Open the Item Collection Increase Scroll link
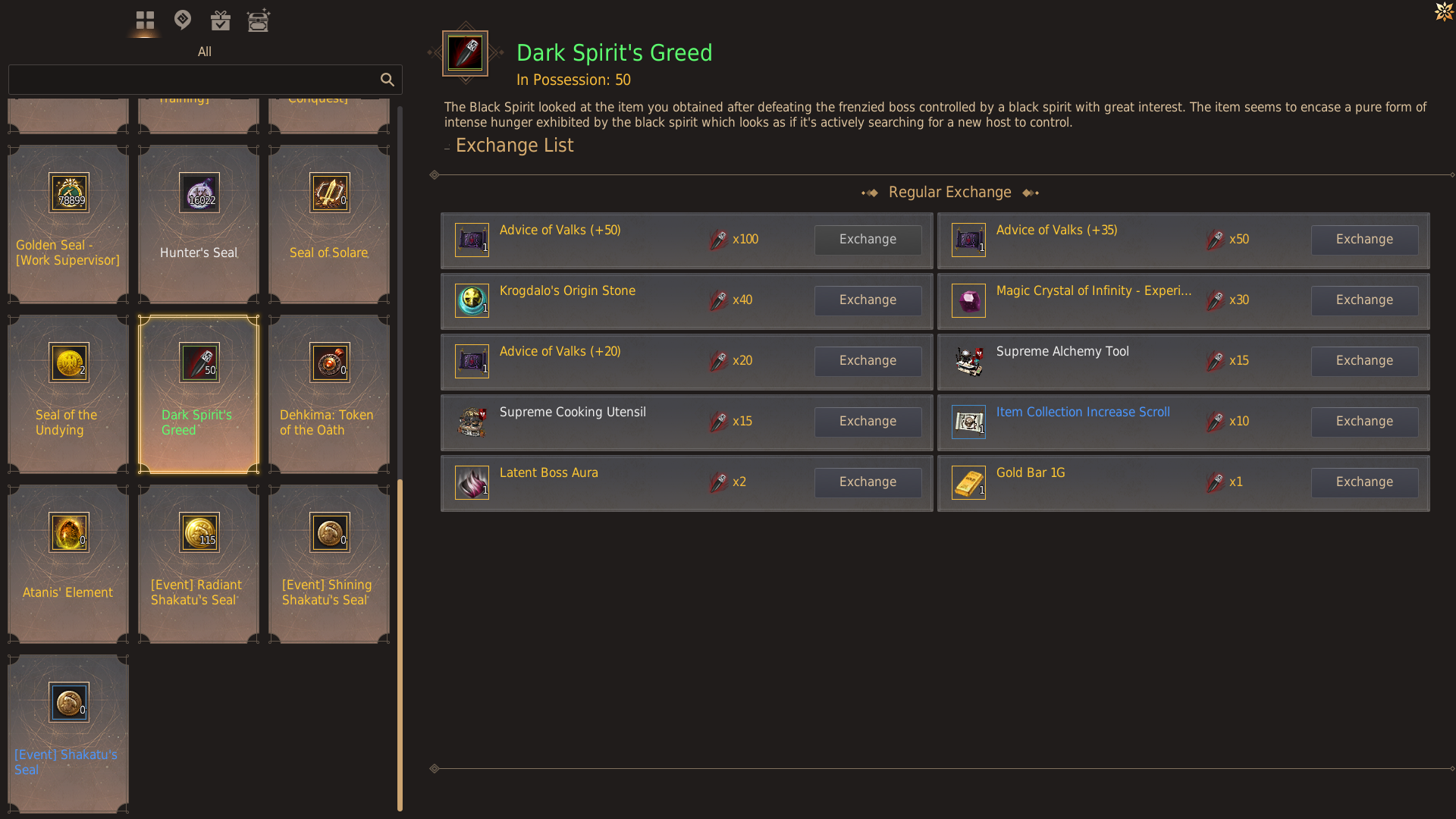Image resolution: width=1456 pixels, height=819 pixels. click(1082, 412)
